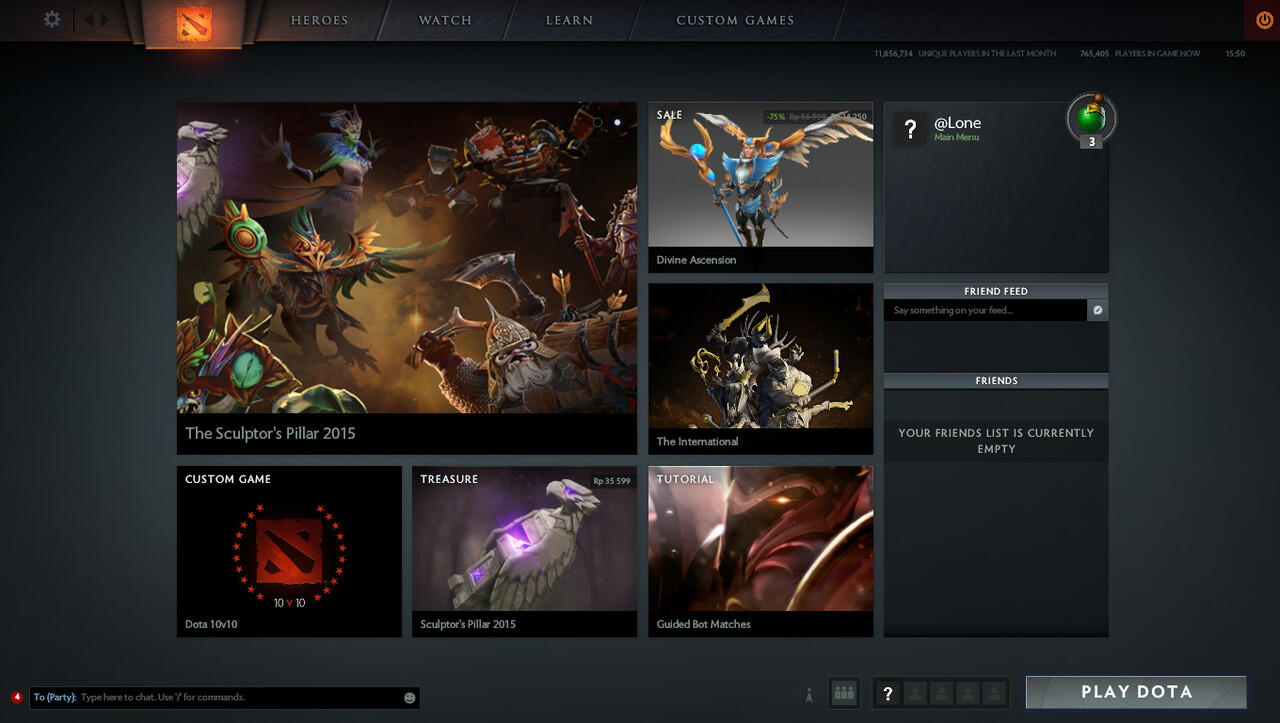Screen dimensions: 1280x723
Task: Select the Dota 10v10 custom game
Action: (x=289, y=551)
